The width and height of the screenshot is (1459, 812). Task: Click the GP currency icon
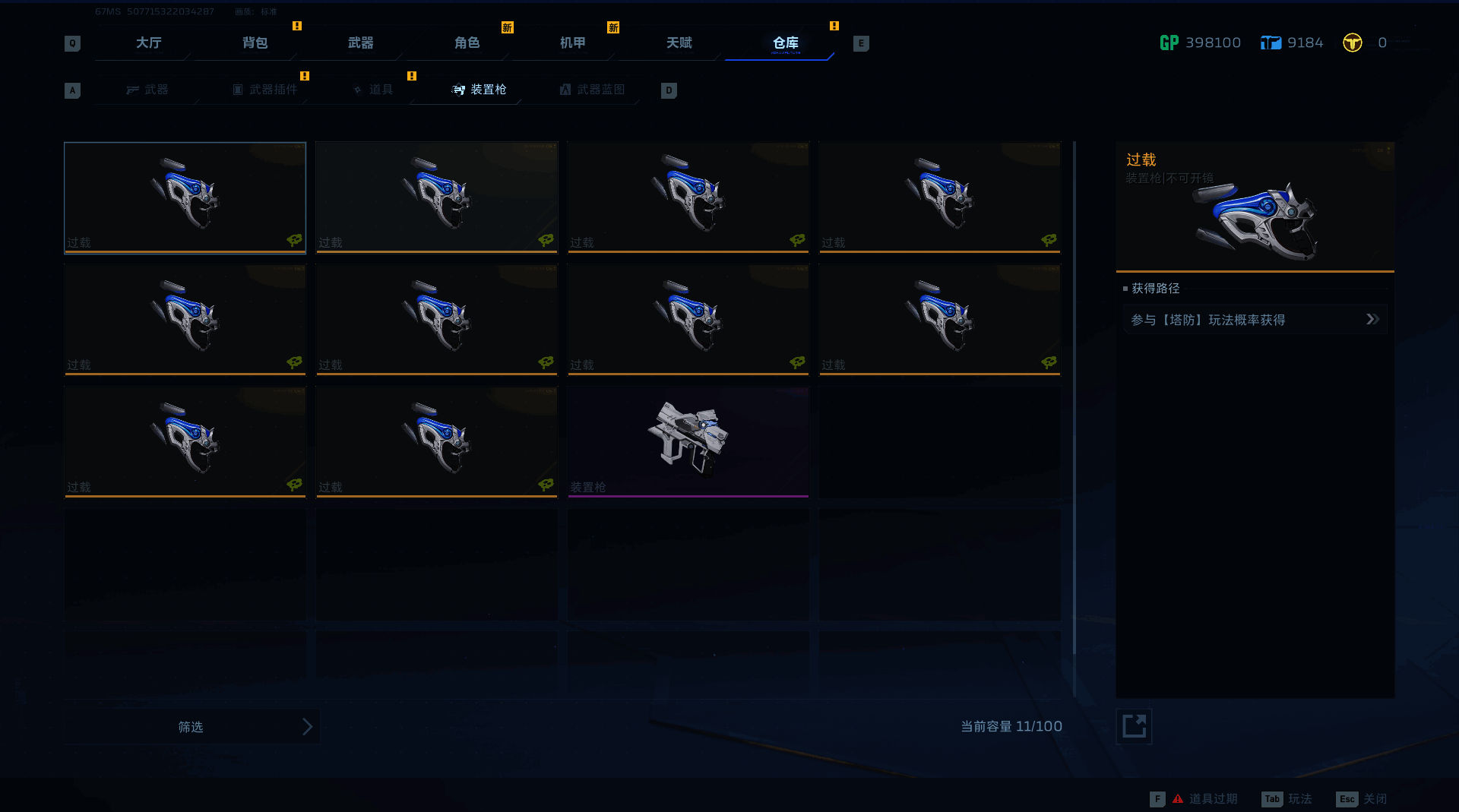point(1169,43)
